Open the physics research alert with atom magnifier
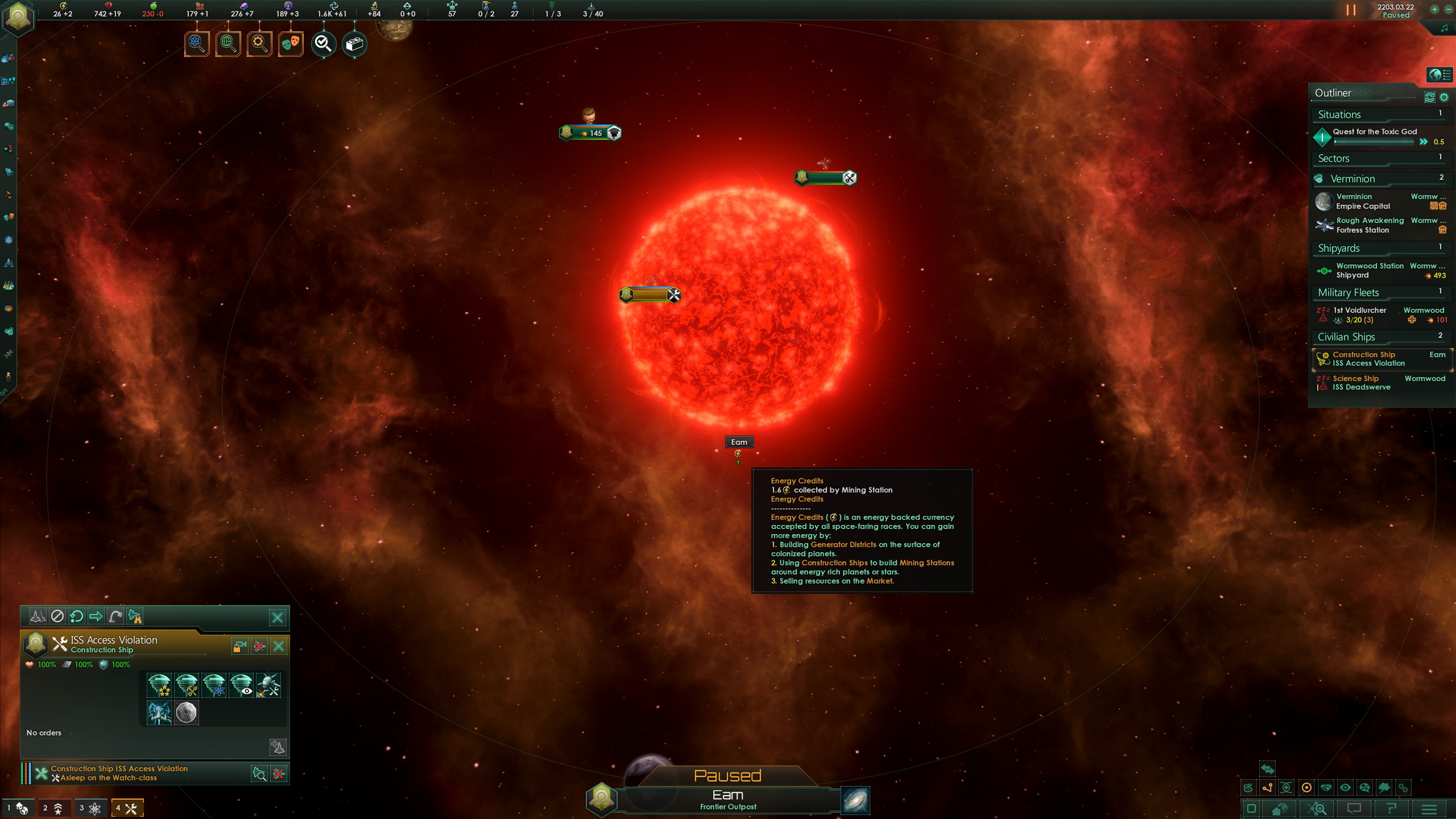Screen dimensions: 1456x819 197,44
